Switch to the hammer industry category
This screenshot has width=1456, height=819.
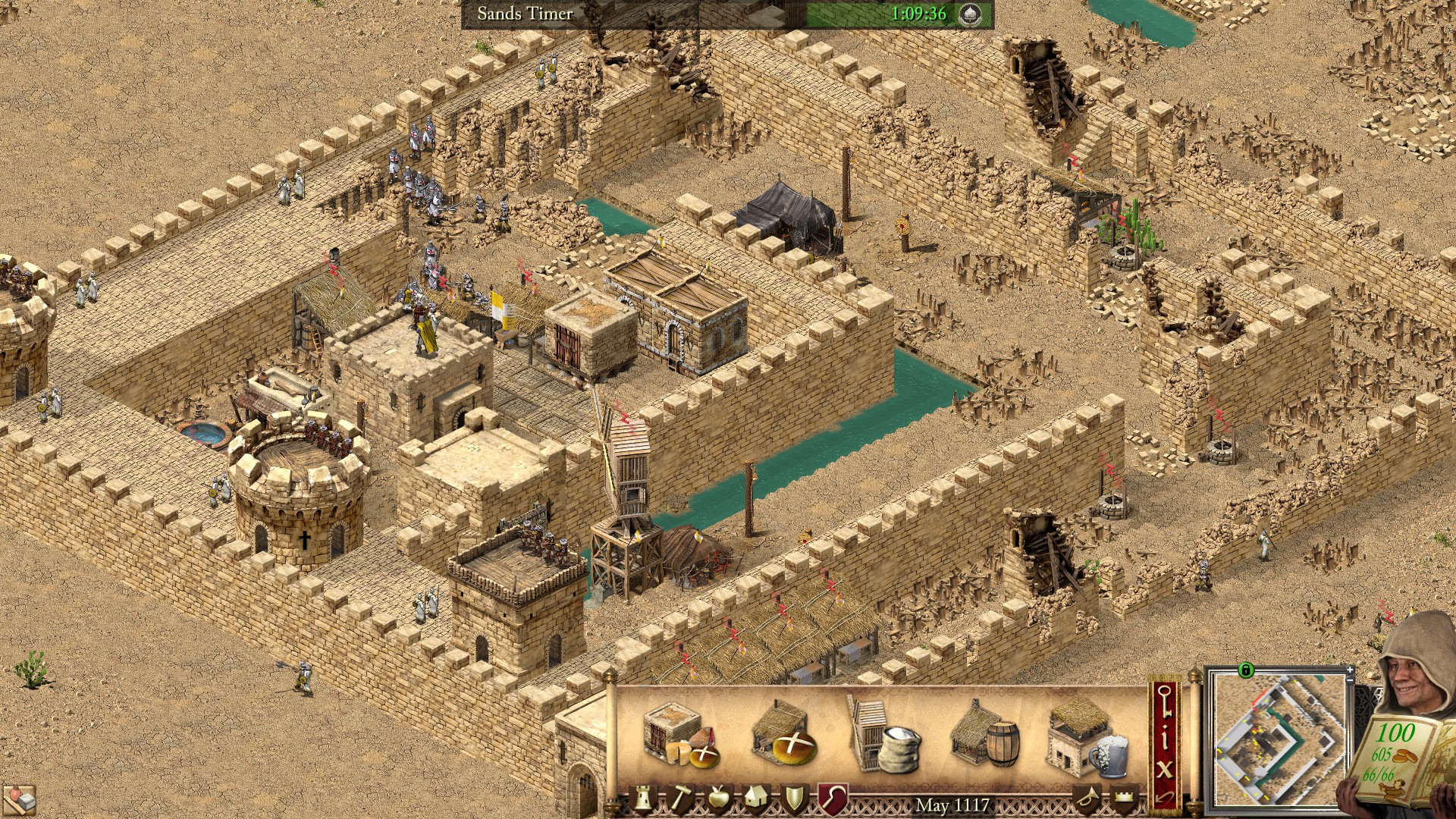click(680, 799)
